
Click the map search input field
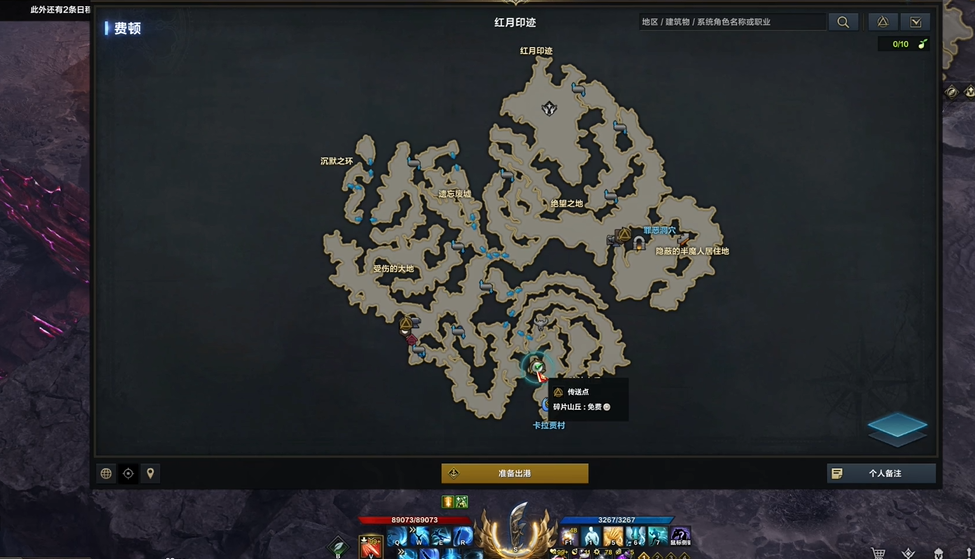coord(732,22)
